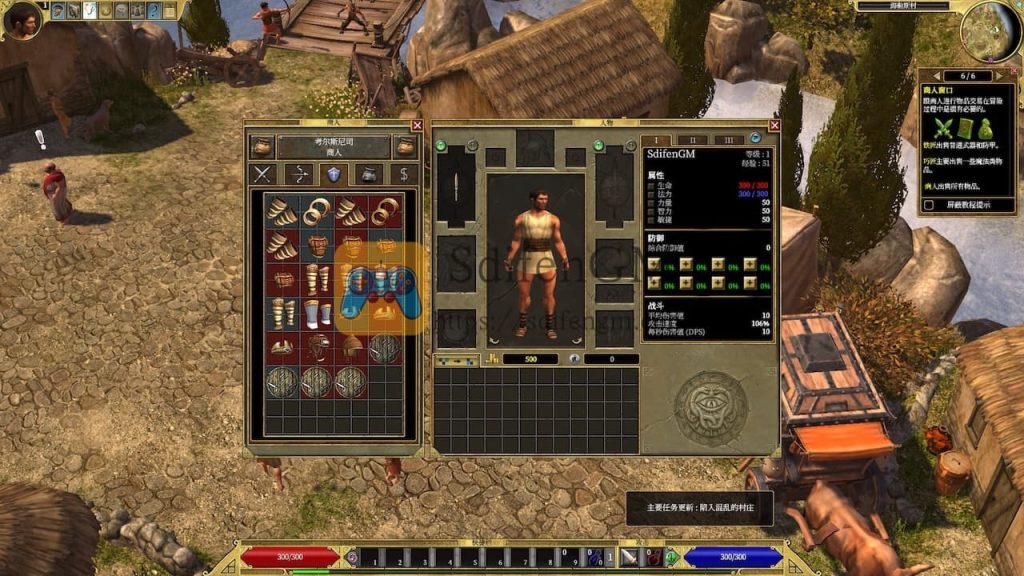Open the merchant bow and ranged tab
This screenshot has width=1024, height=576.
click(298, 174)
